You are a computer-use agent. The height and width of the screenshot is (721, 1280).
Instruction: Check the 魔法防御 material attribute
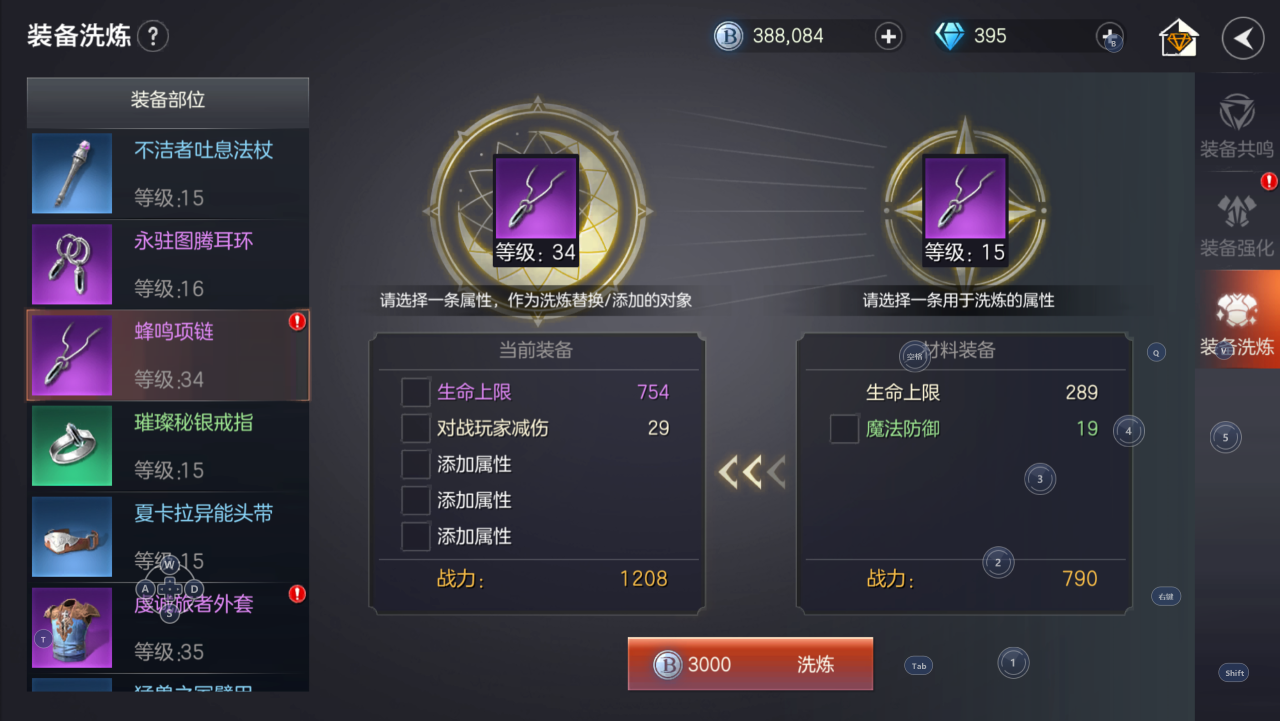coord(845,429)
